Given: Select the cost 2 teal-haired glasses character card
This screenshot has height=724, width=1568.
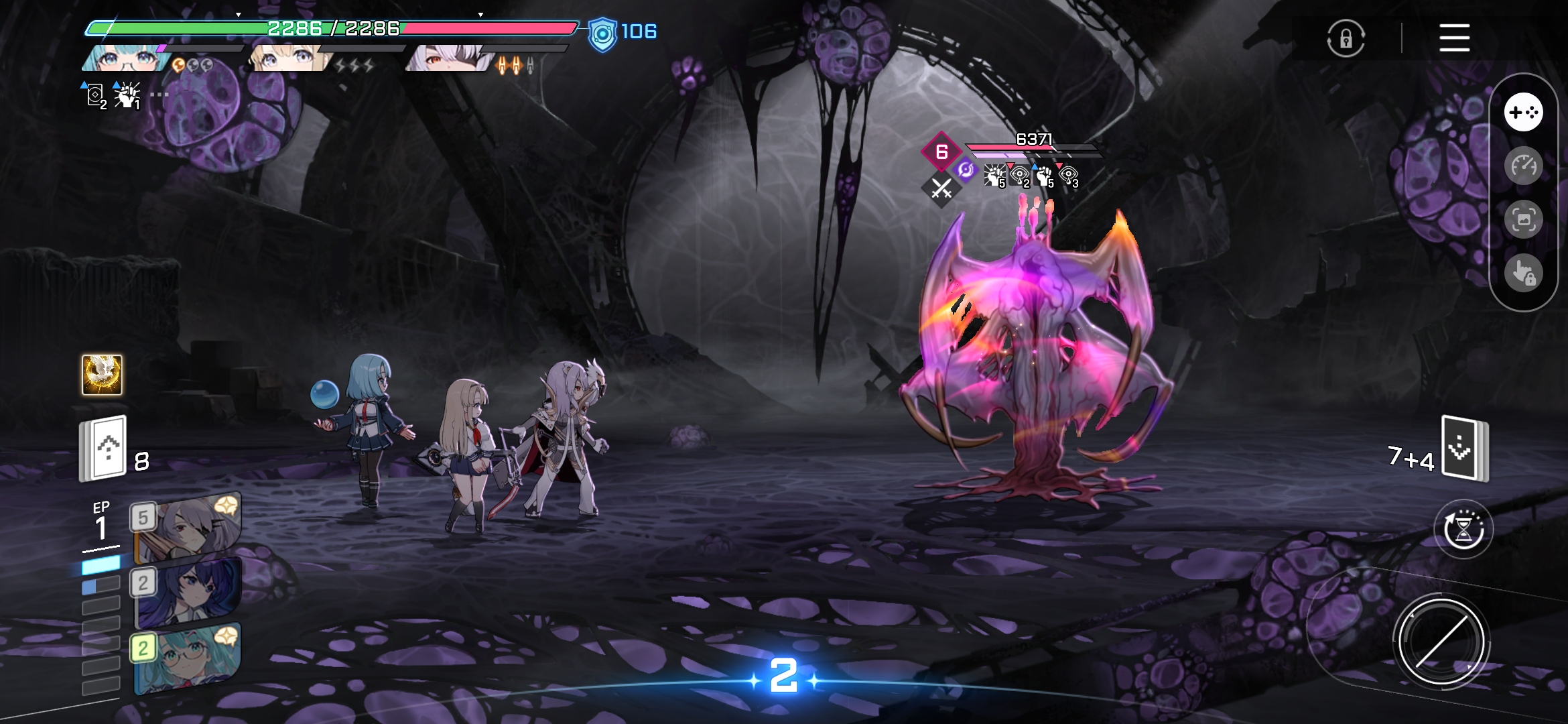Looking at the screenshot, I should tap(188, 658).
